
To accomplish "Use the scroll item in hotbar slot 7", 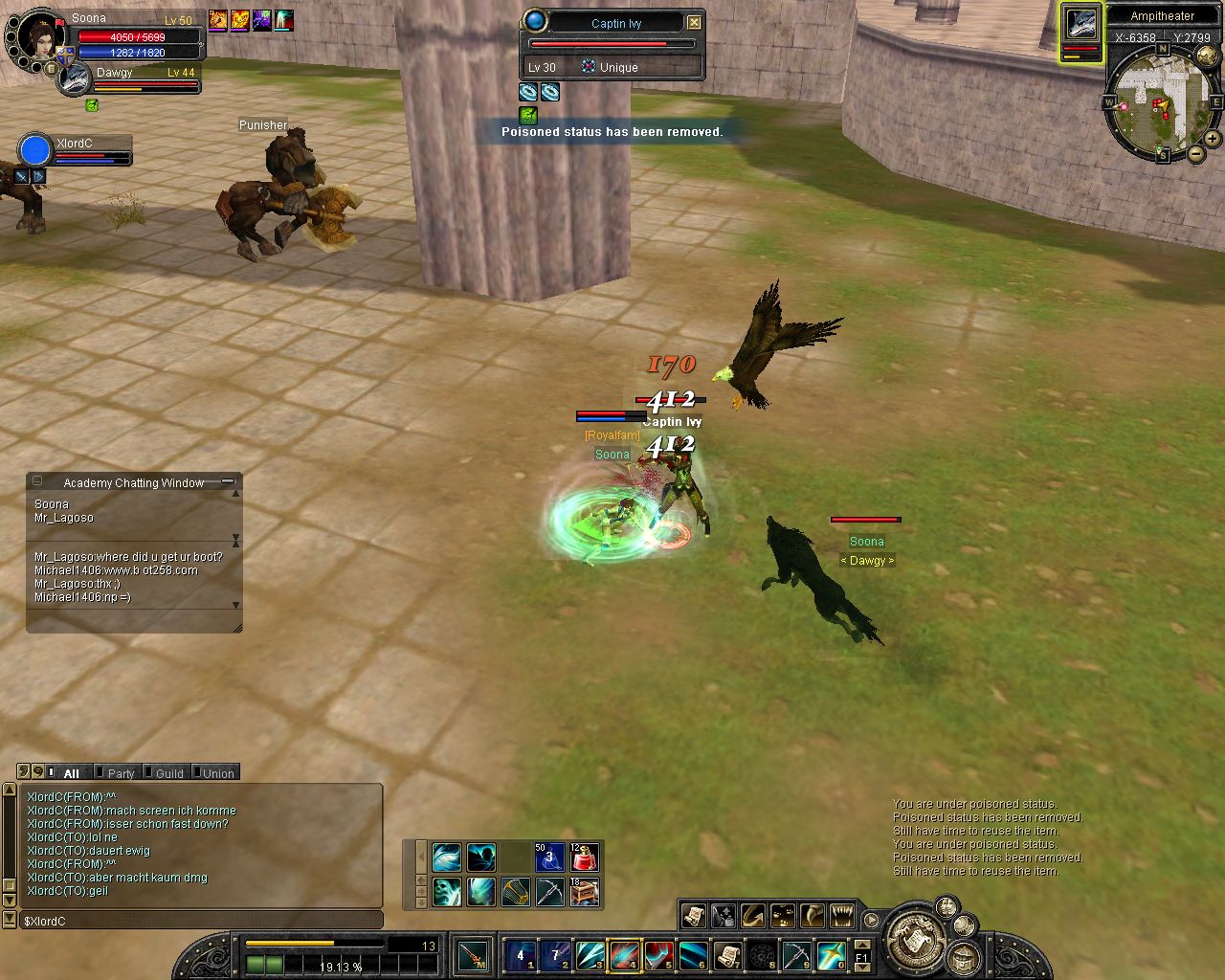I will pos(727,955).
